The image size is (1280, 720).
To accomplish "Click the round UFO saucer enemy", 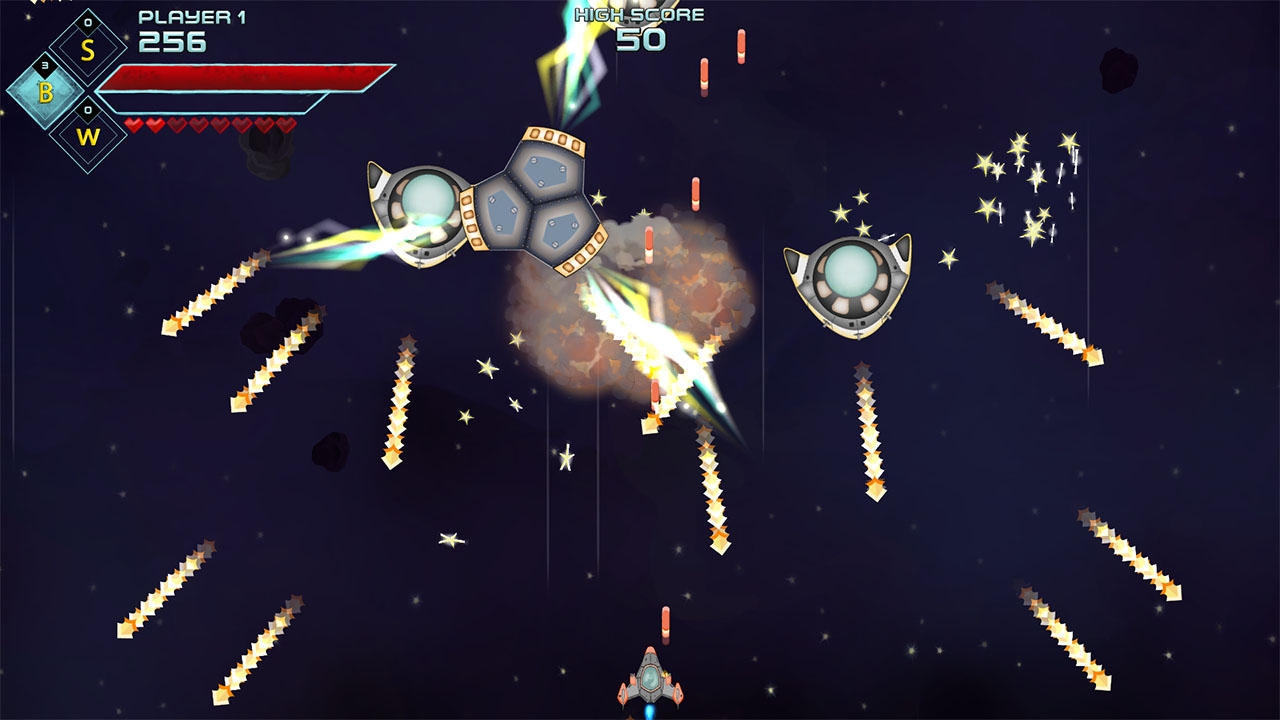I will point(852,280).
